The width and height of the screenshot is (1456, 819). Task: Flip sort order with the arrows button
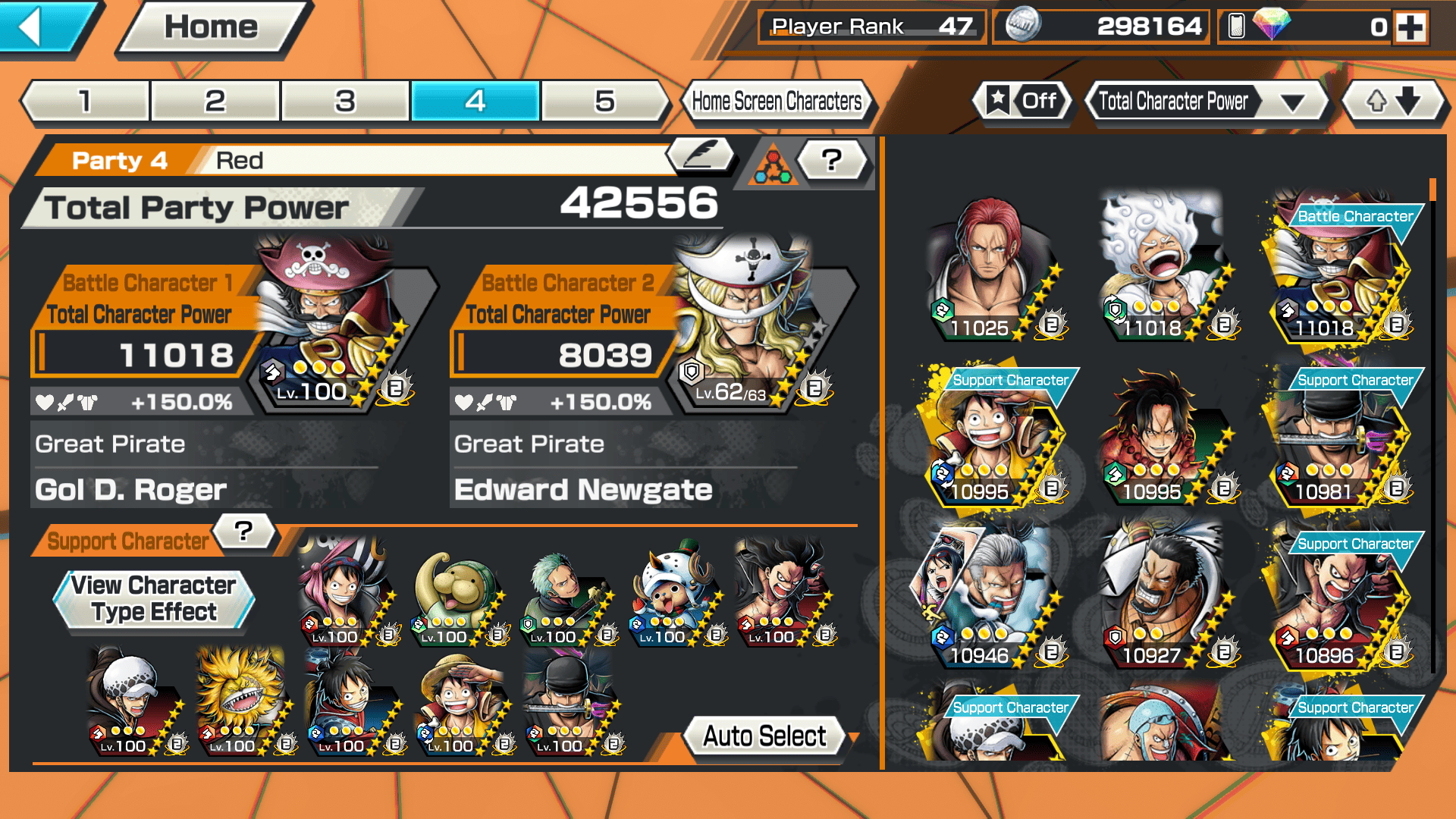pyautogui.click(x=1393, y=101)
